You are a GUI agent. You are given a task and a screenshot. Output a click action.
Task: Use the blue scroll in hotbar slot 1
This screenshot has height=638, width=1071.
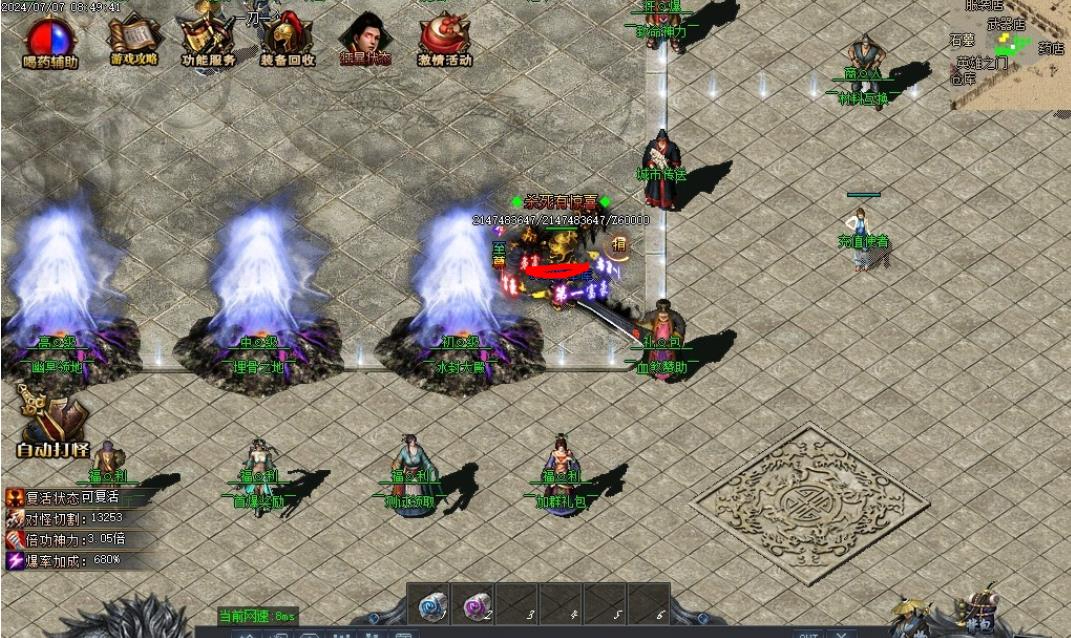[431, 604]
